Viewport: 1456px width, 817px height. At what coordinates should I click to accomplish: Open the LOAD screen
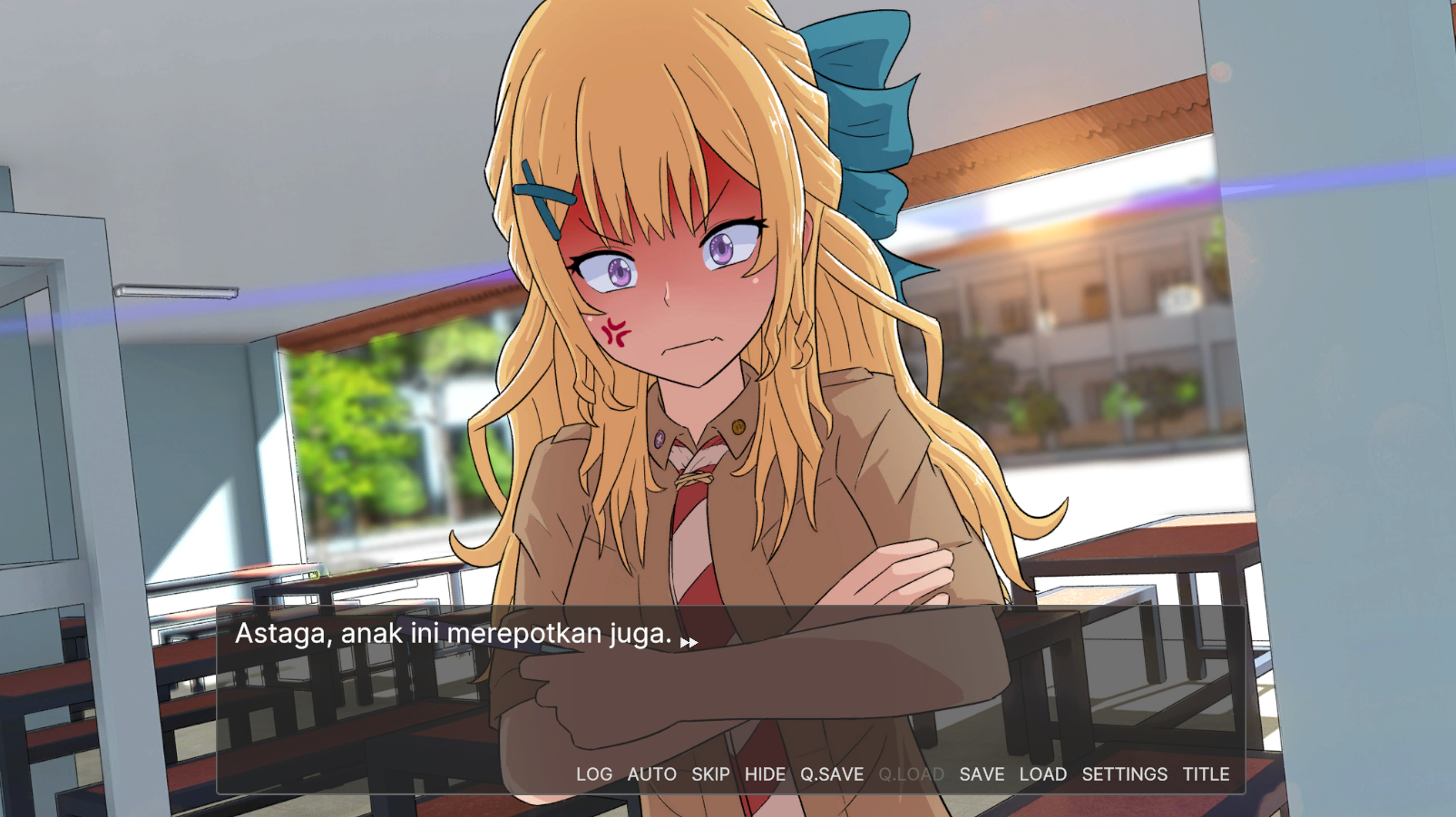point(1043,774)
